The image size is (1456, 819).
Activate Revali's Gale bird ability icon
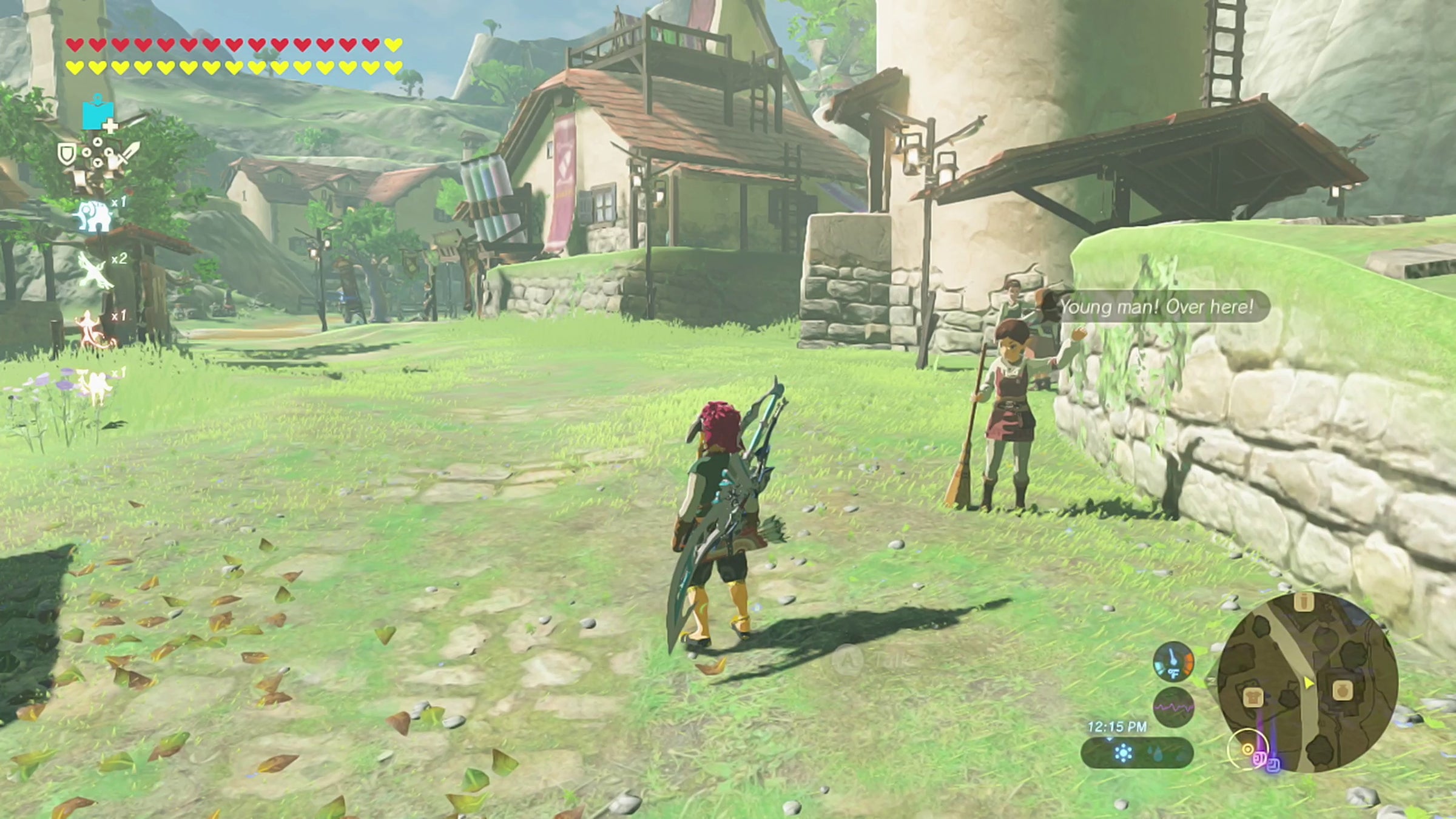[x=96, y=271]
